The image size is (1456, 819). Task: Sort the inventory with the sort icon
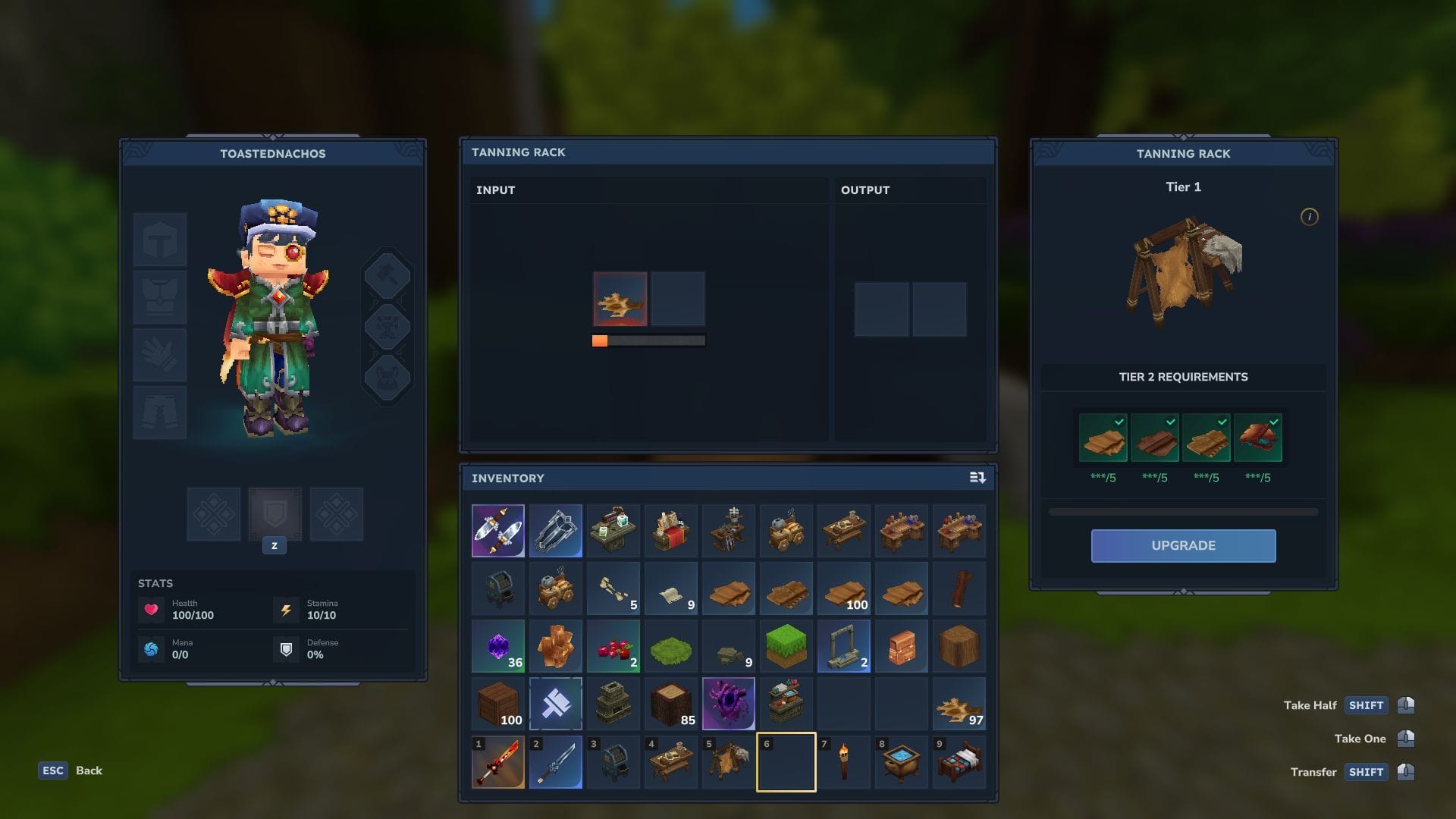977,478
